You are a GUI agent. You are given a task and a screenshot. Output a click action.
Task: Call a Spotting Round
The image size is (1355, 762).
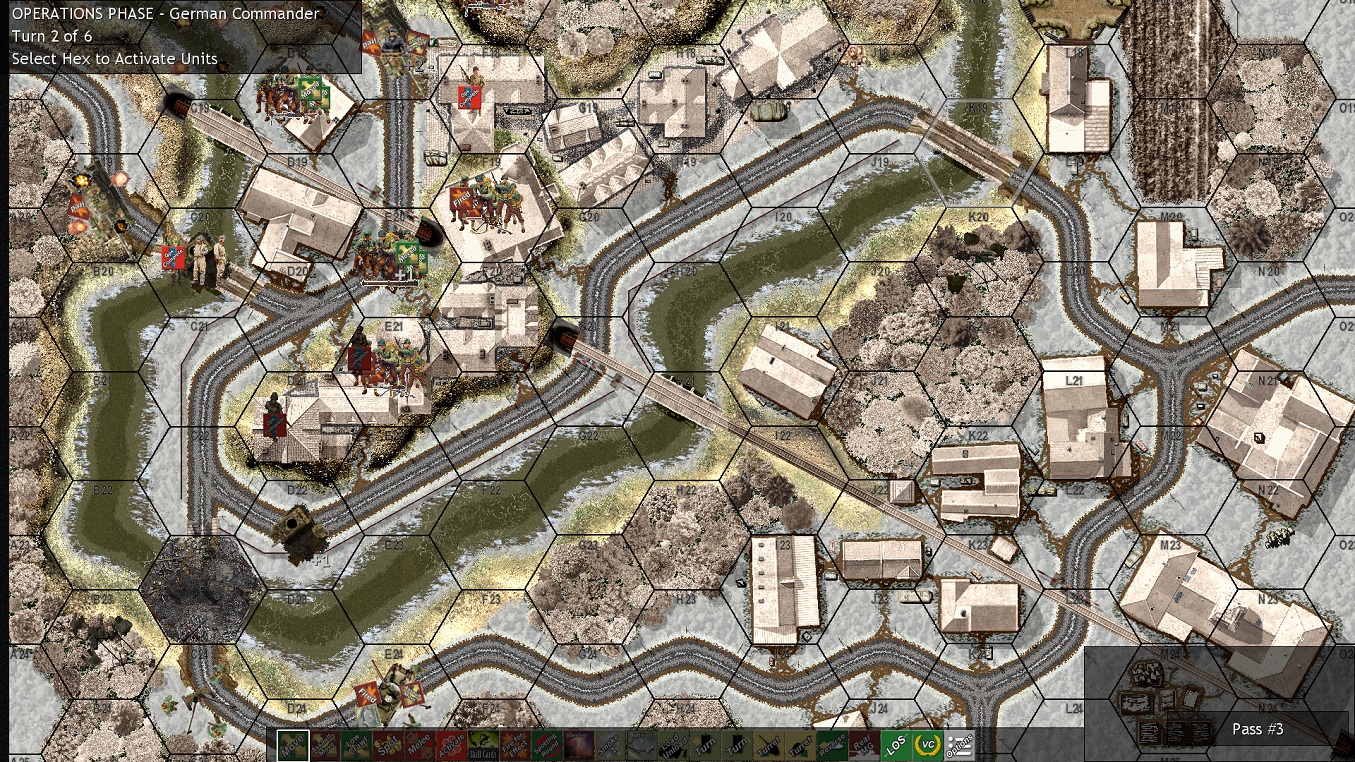click(548, 745)
